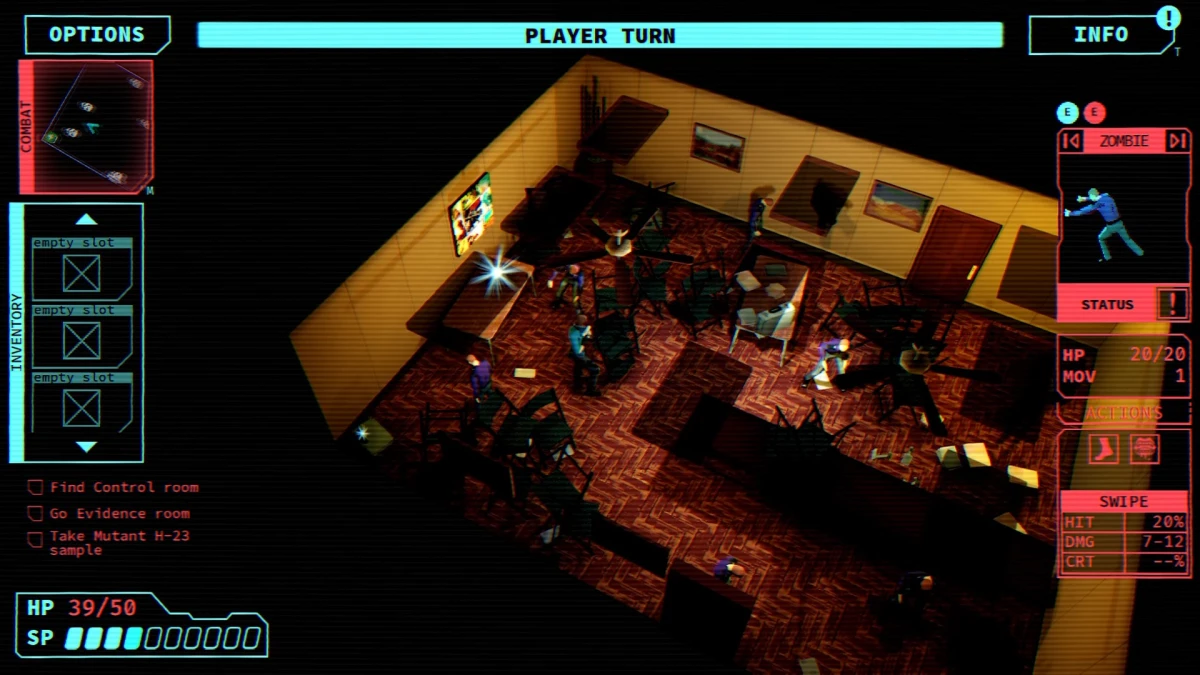Select the next target with right arrow
Viewport: 1200px width, 675px height.
coord(1177,141)
